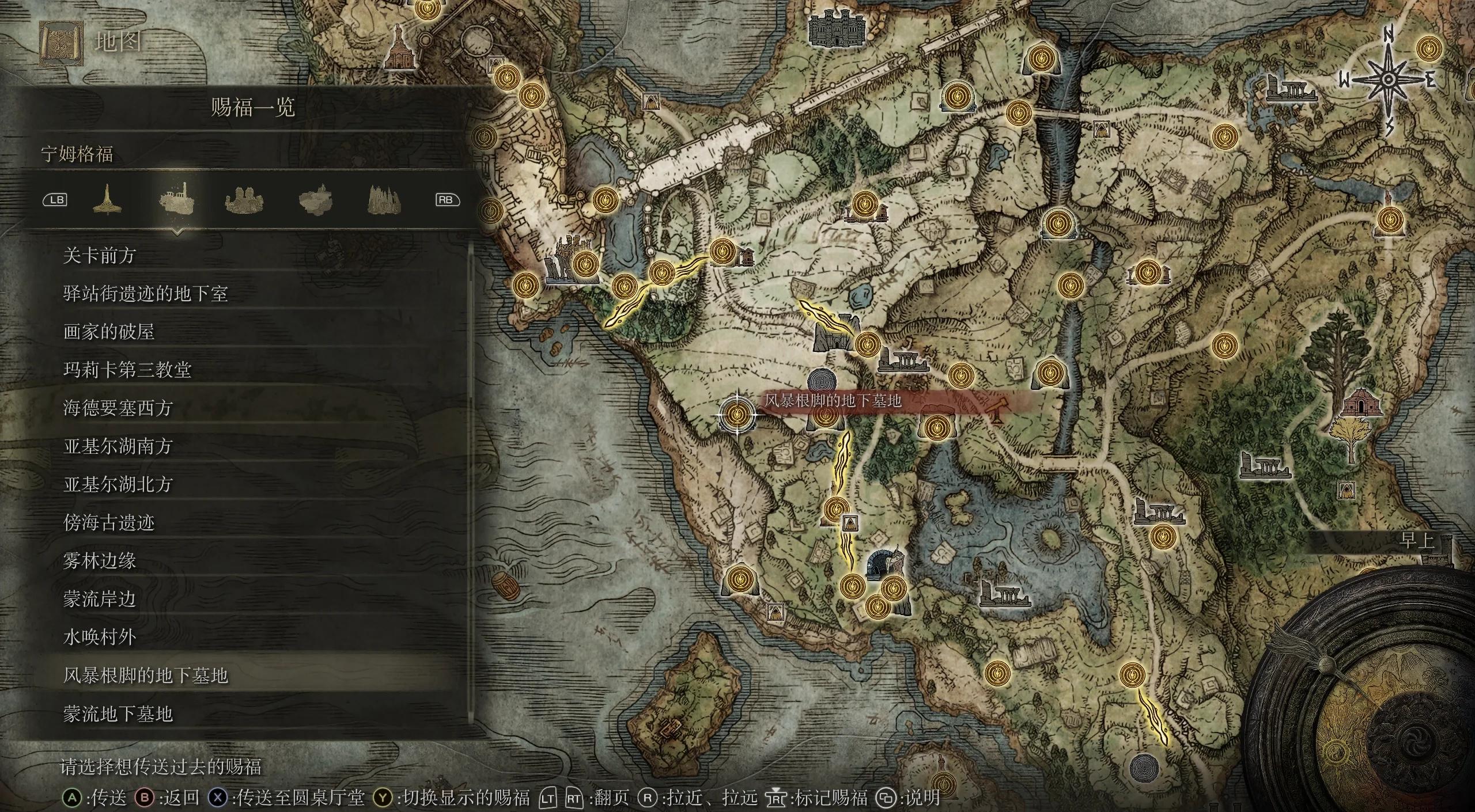Choose 蒙流地下墓地 grace entry

(118, 714)
